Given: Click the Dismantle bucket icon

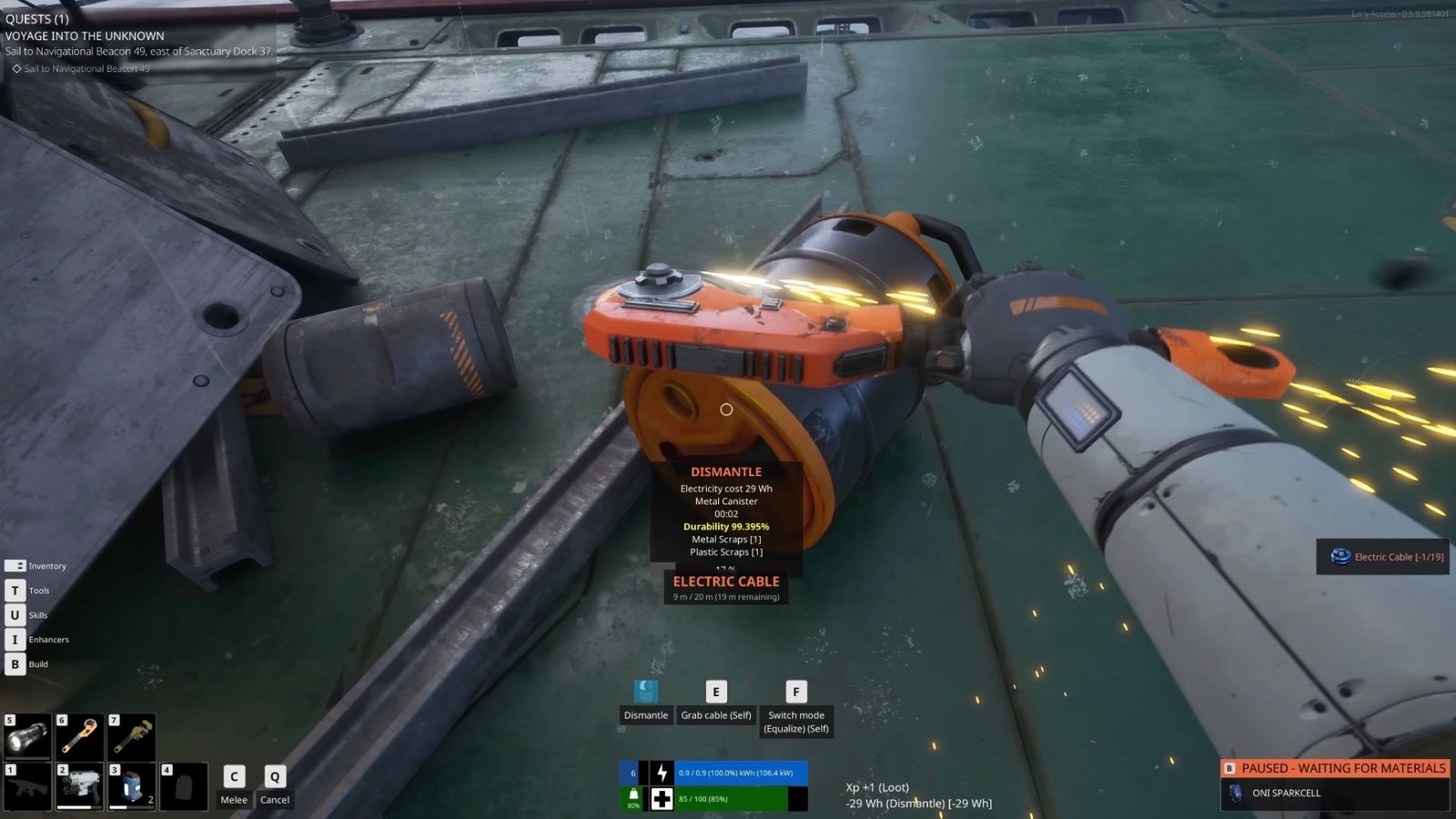Looking at the screenshot, I should coord(646,692).
